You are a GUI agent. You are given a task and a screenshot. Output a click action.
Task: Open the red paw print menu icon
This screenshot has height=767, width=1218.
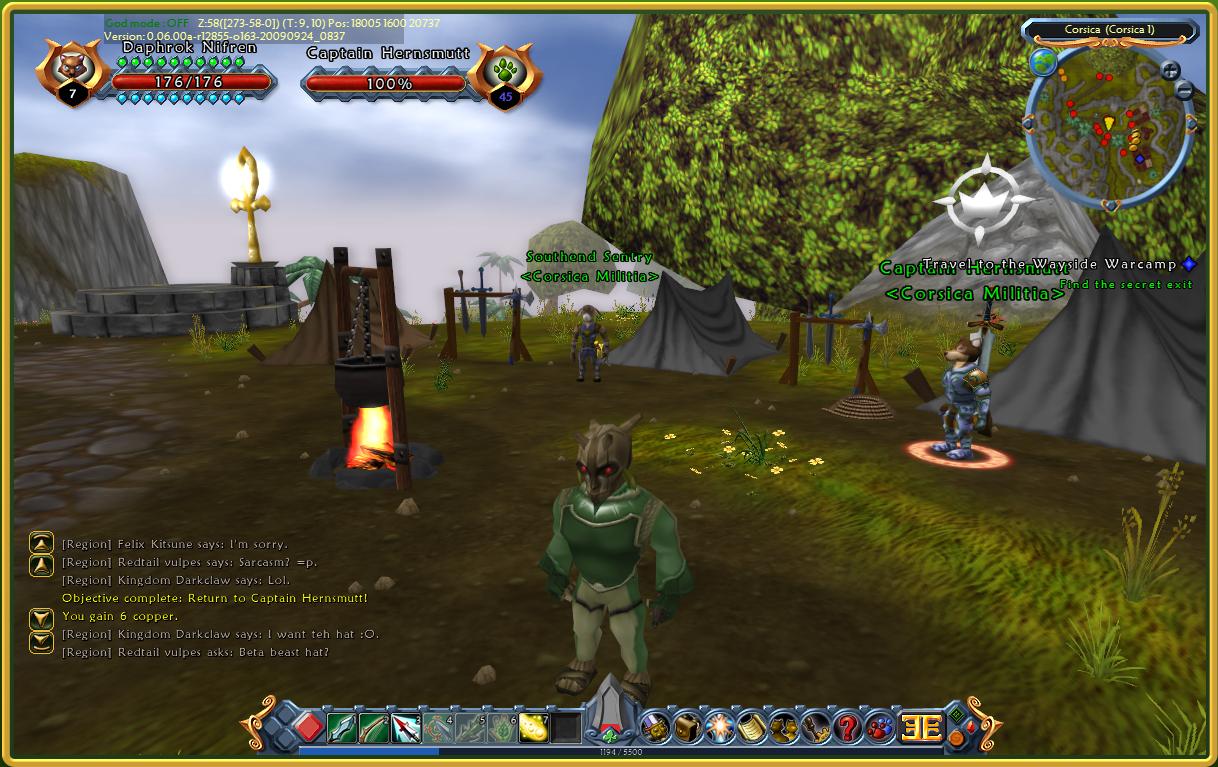point(879,727)
